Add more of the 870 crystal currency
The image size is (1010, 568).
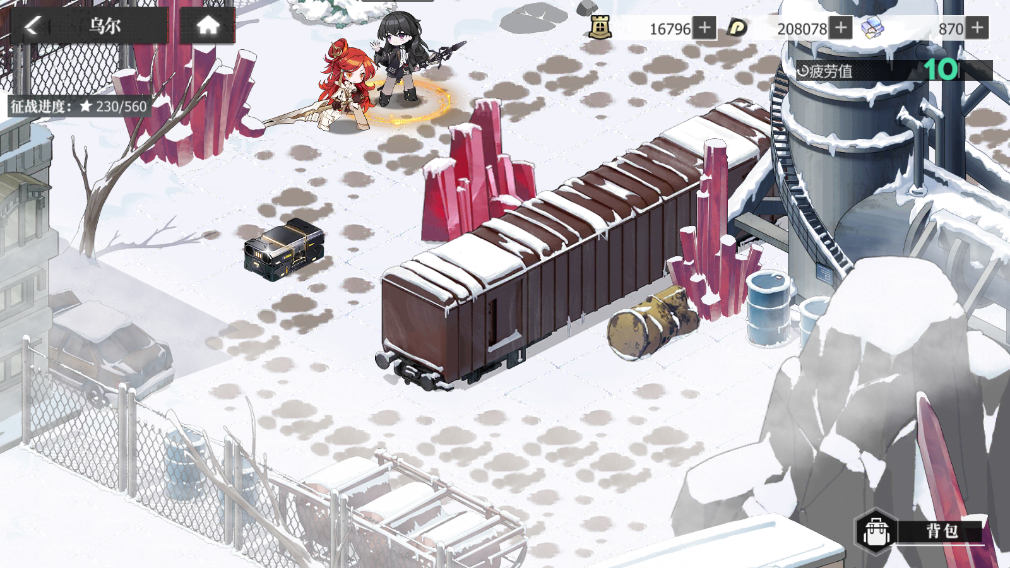pyautogui.click(x=977, y=28)
